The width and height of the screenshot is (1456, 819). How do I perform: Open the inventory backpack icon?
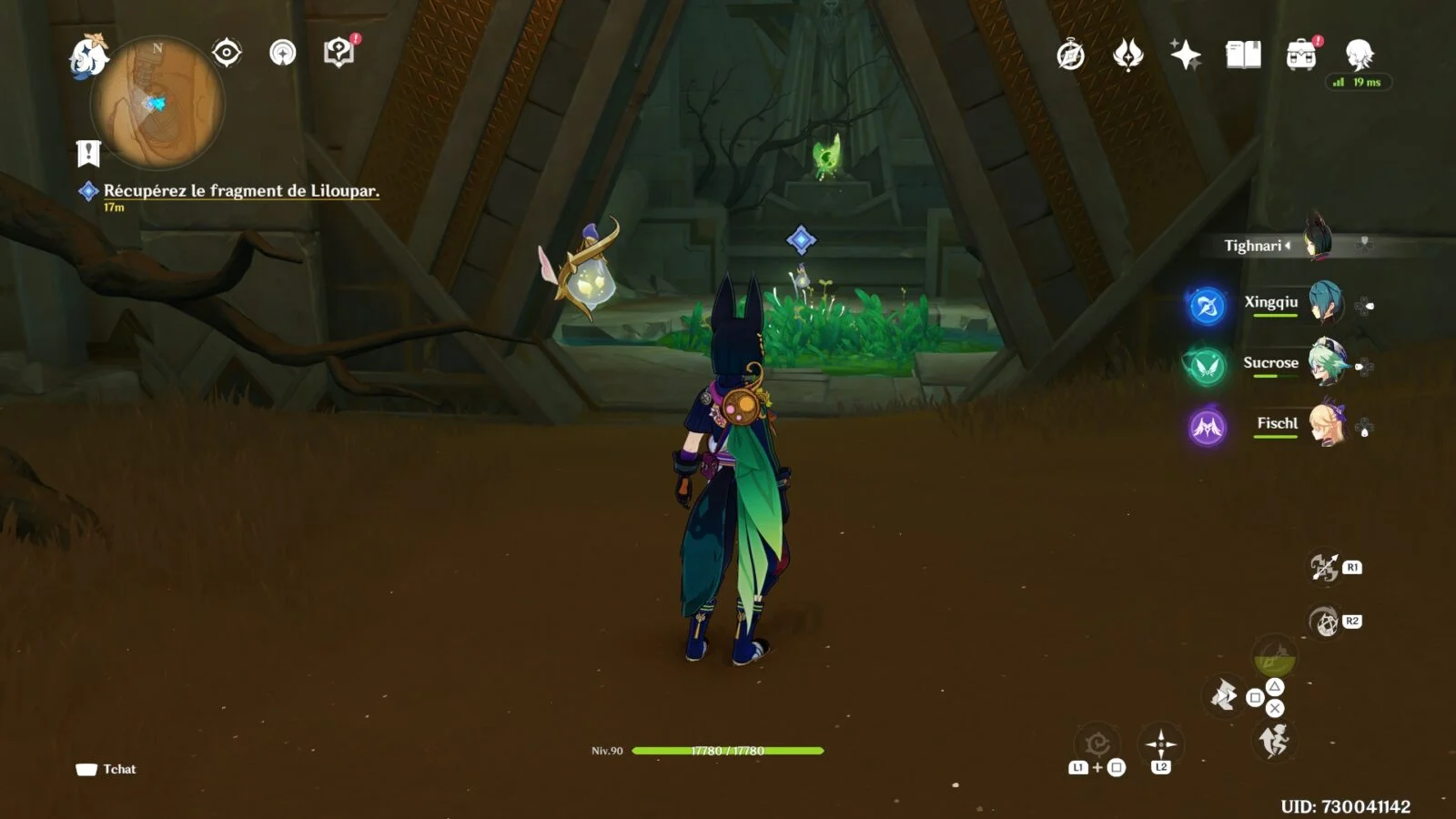pyautogui.click(x=1301, y=56)
